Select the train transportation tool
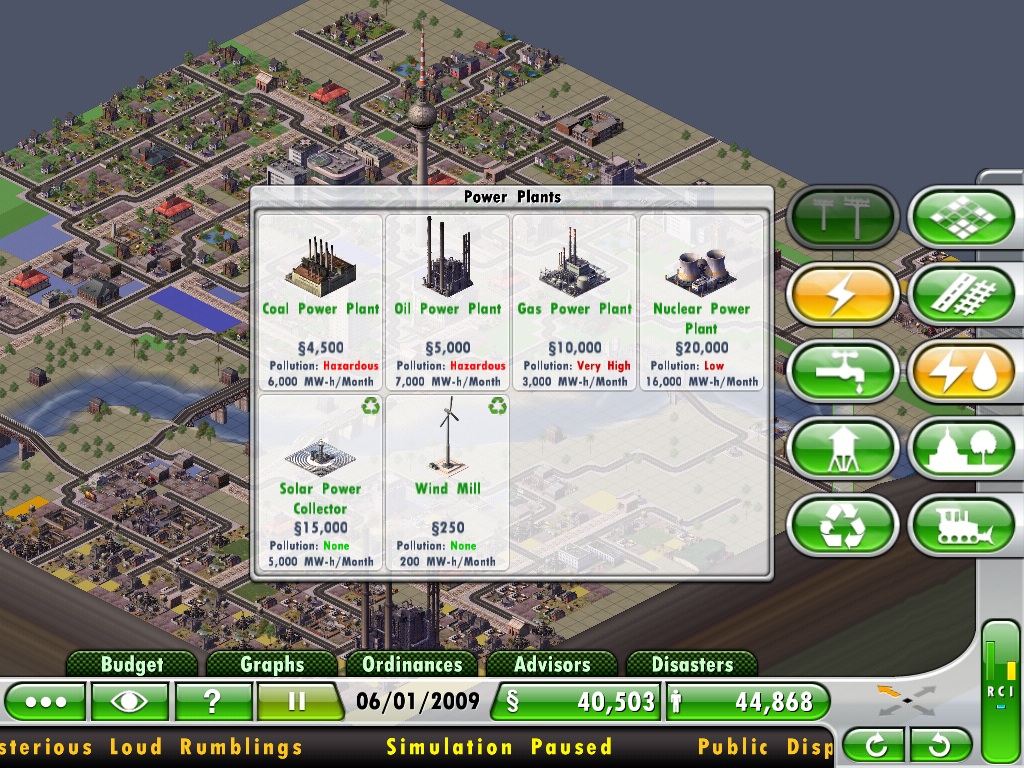This screenshot has height=768, width=1024. [x=963, y=526]
